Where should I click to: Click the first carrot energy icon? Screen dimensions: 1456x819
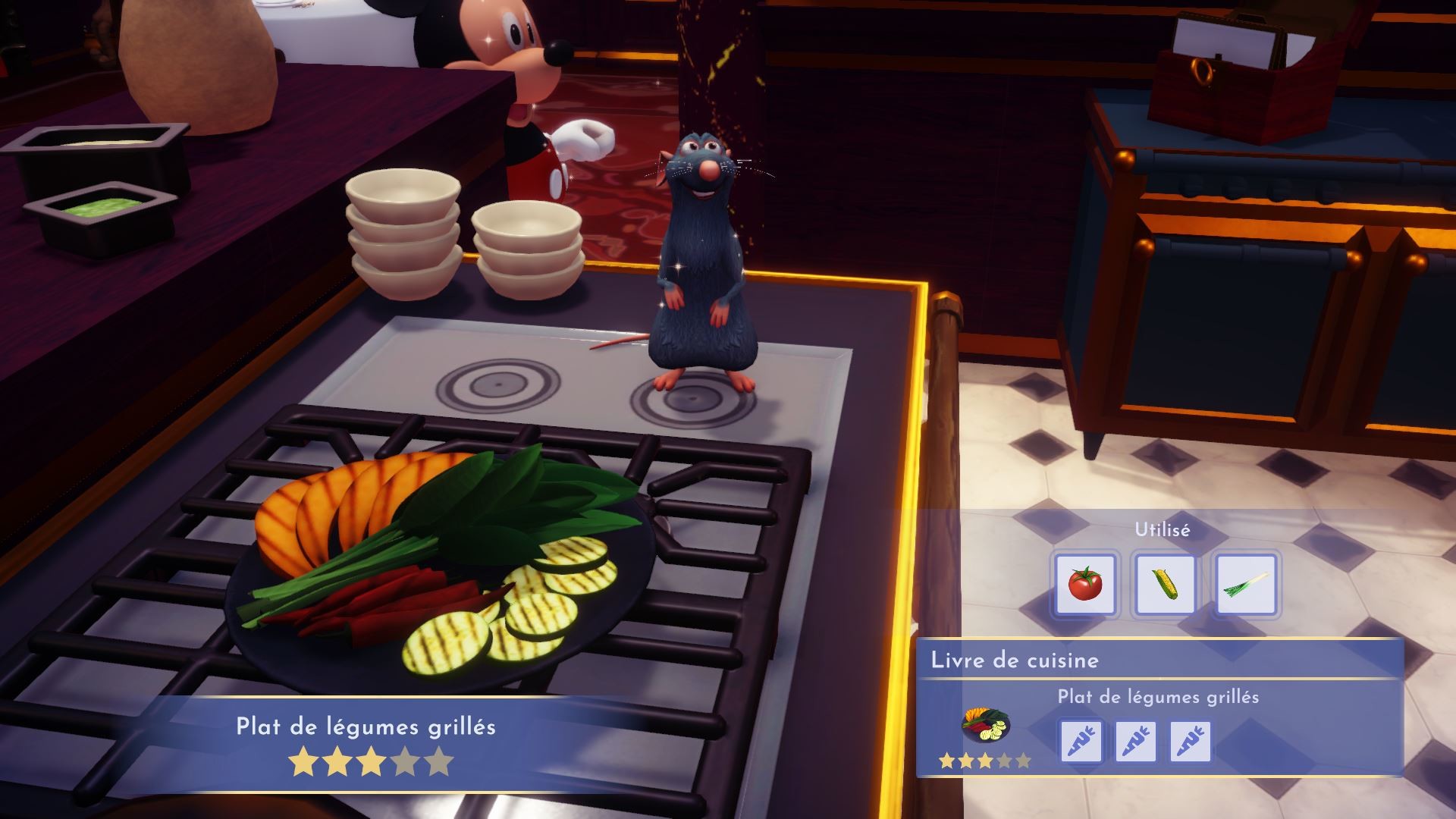(1080, 742)
